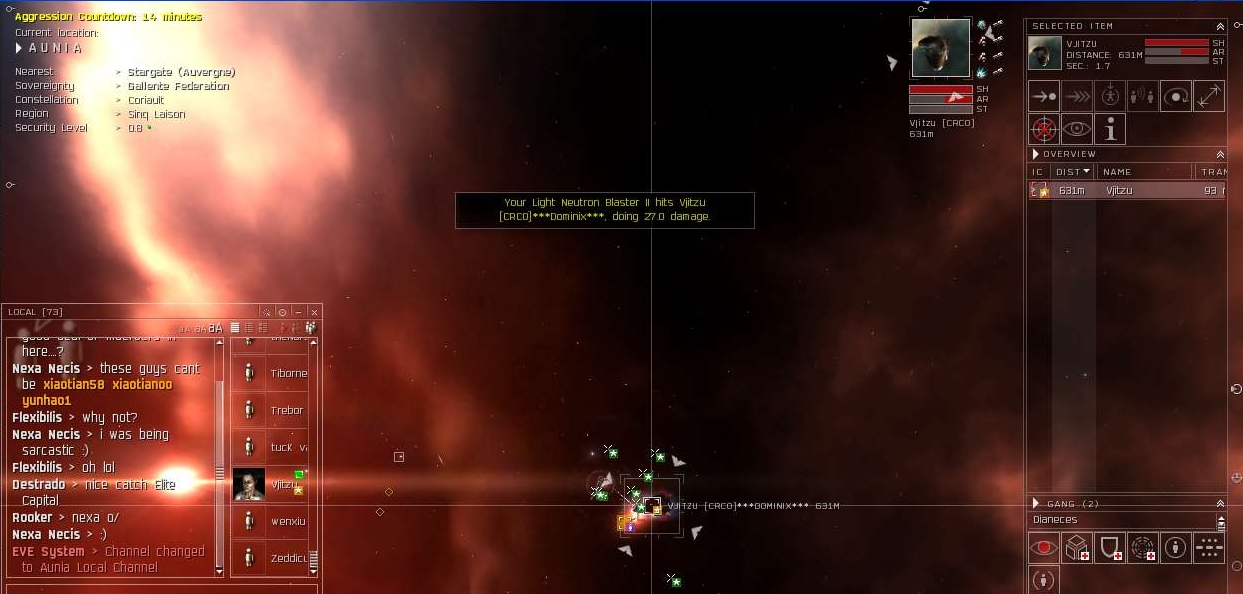Sort the overview by the Name column
Viewport: 1243px width, 594px height.
click(1117, 172)
